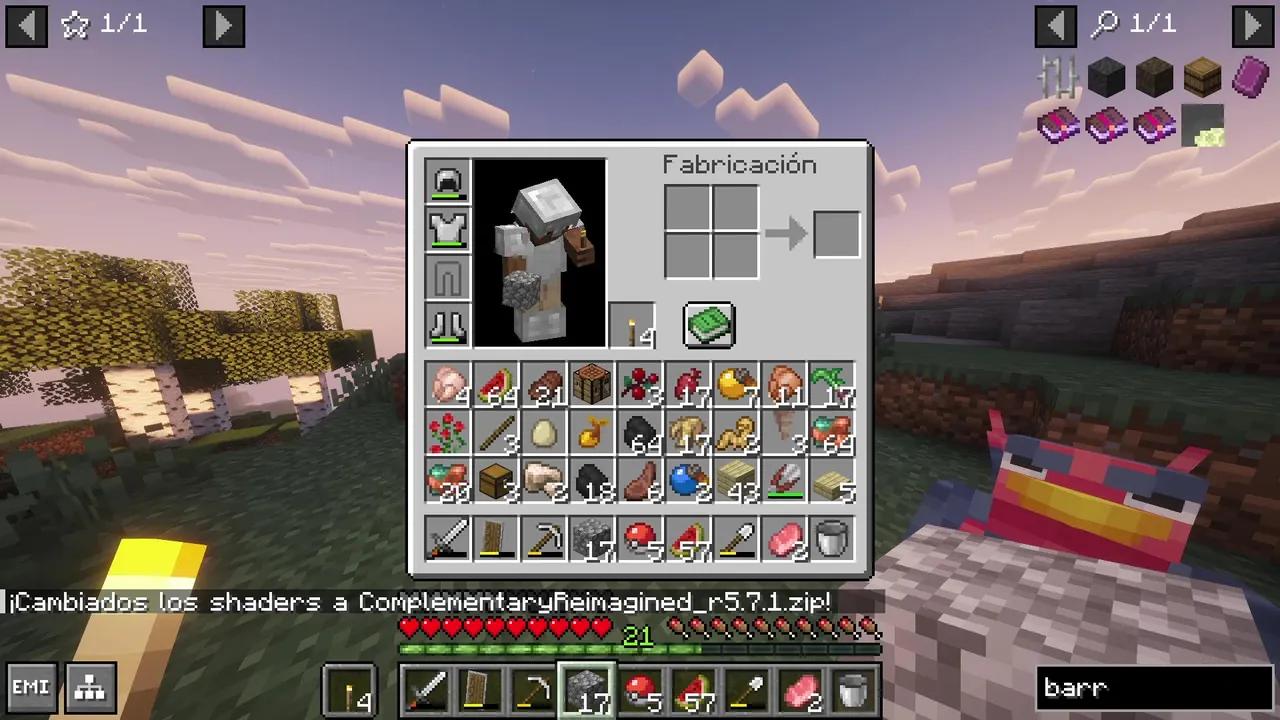This screenshot has width=1280, height=720.
Task: Click the barrel block in the EMI item list
Action: (x=1201, y=78)
